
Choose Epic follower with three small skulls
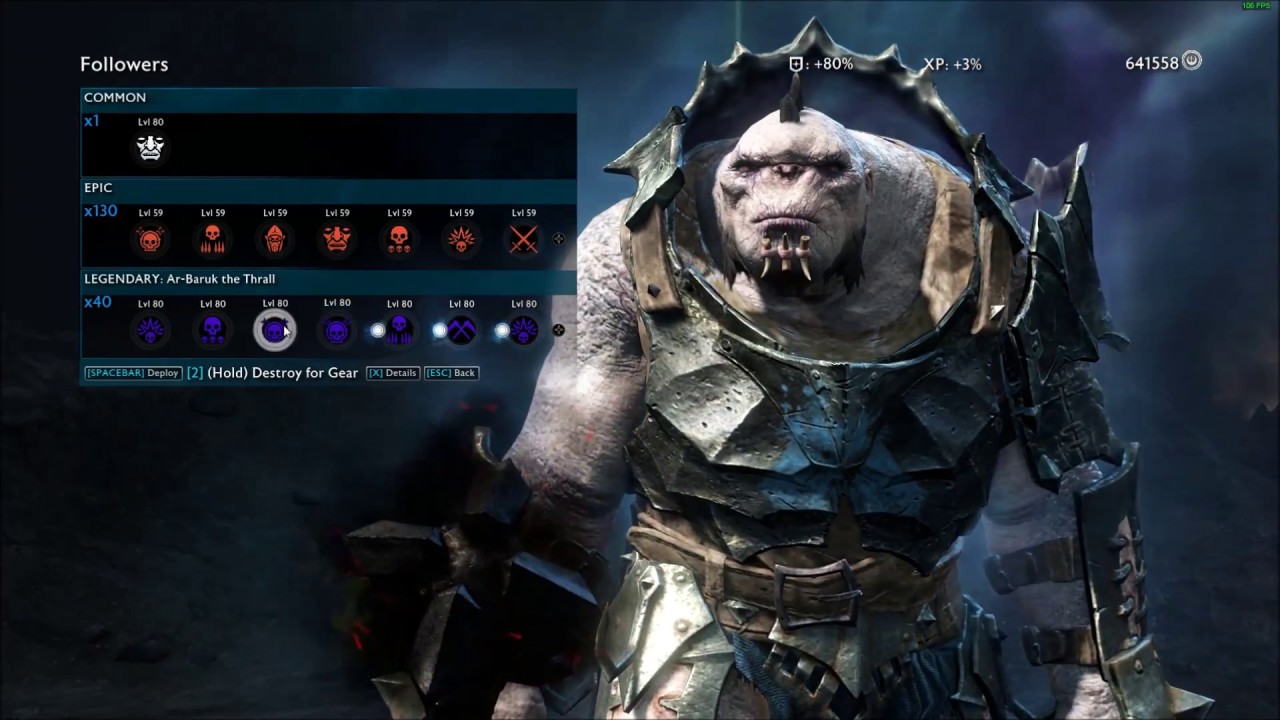coord(399,239)
